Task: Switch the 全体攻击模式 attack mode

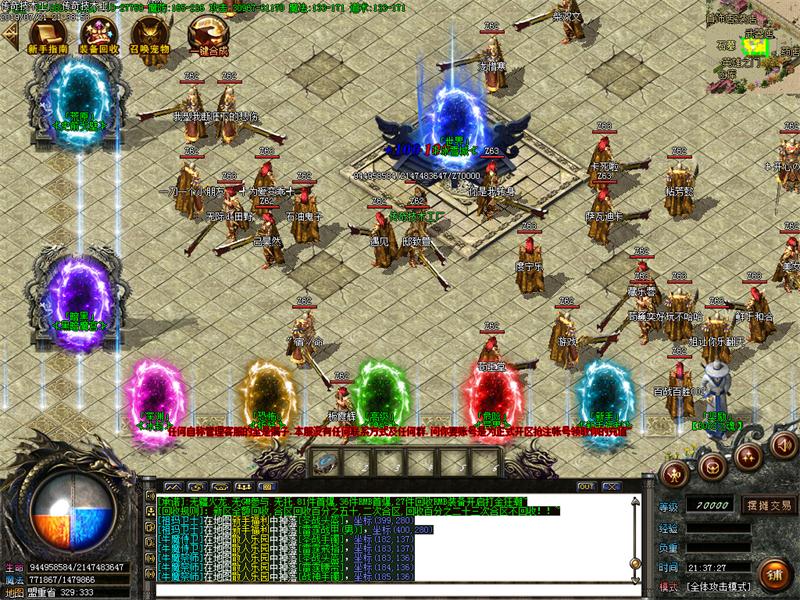Action: (x=718, y=586)
